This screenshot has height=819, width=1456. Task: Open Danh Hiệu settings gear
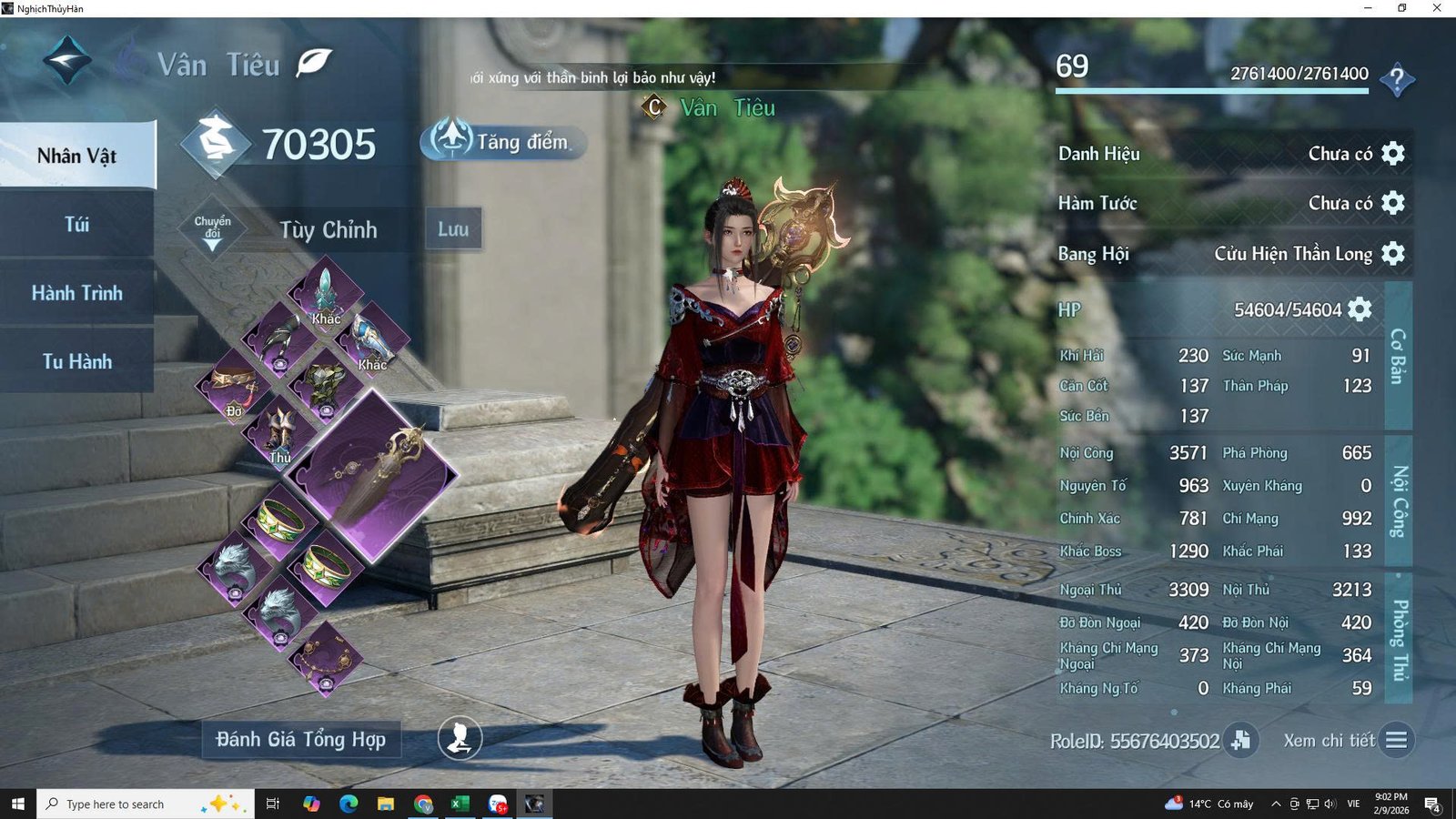pos(1393,153)
